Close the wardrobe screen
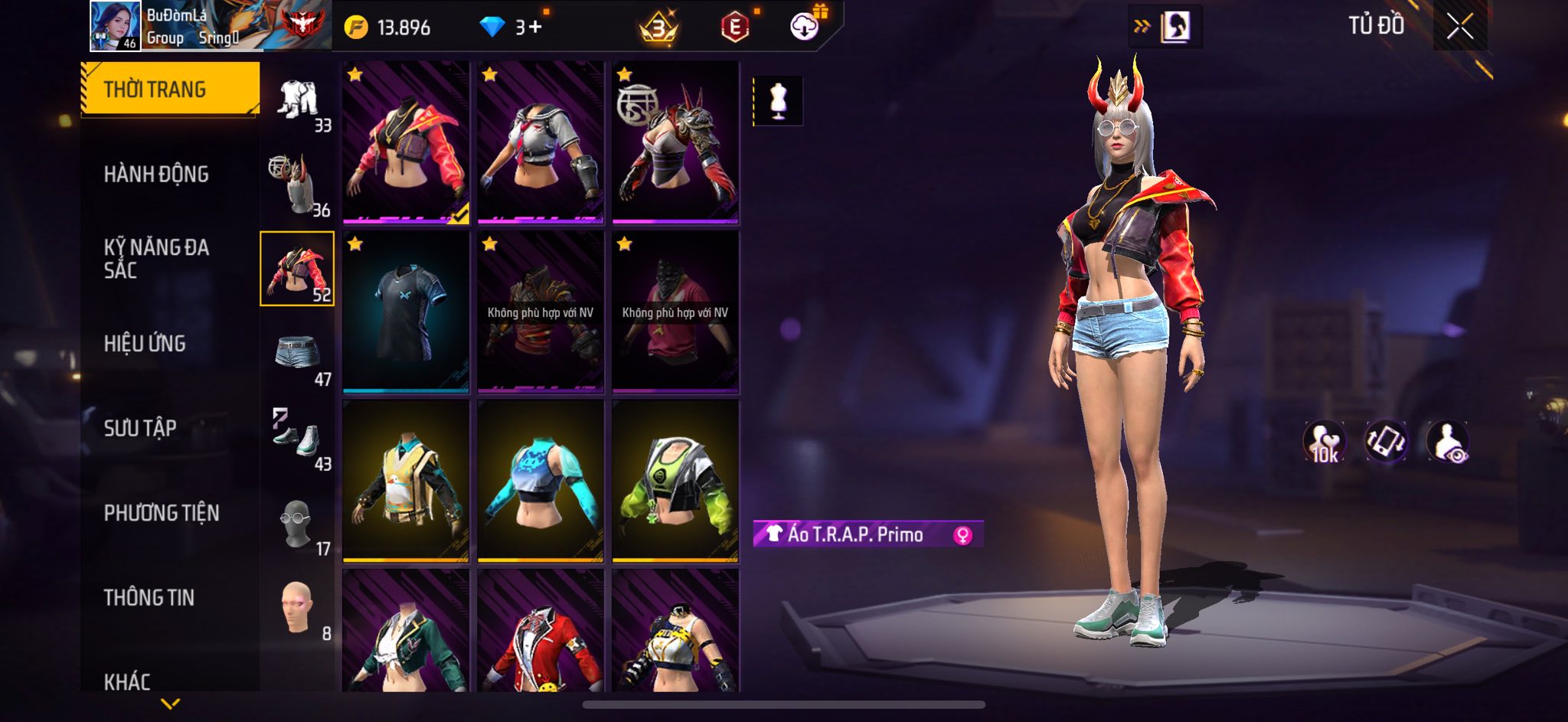Screen dimensions: 1568x722 [x=1459, y=27]
